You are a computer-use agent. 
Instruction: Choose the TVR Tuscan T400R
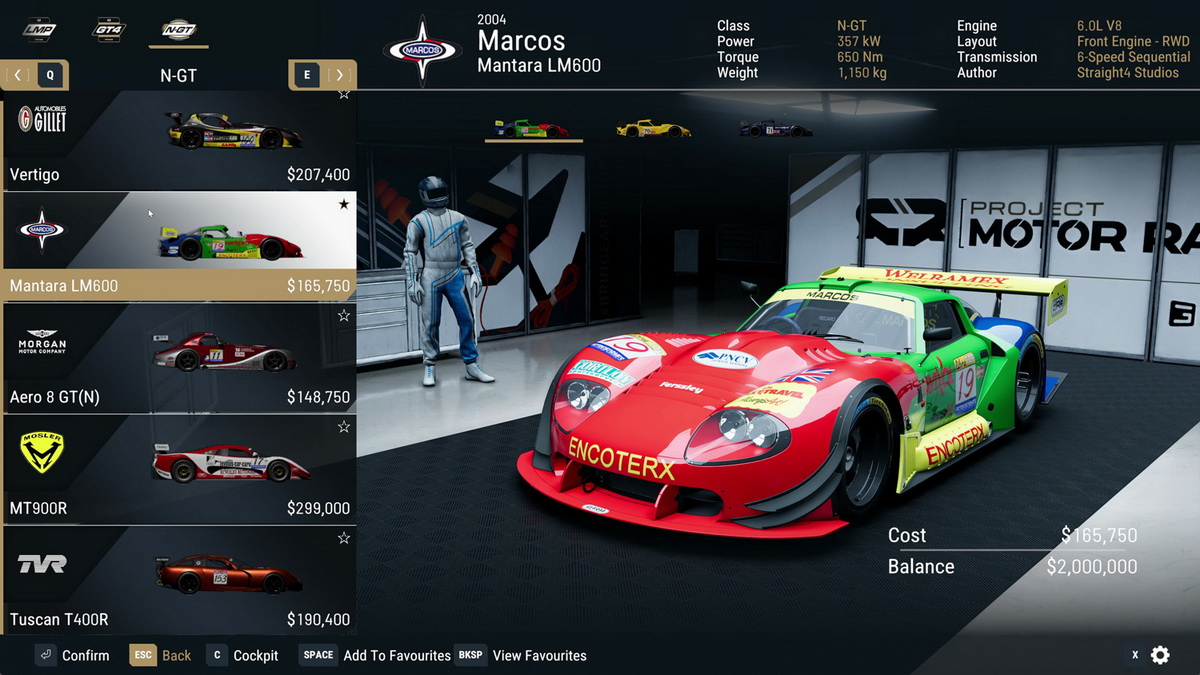[x=178, y=581]
